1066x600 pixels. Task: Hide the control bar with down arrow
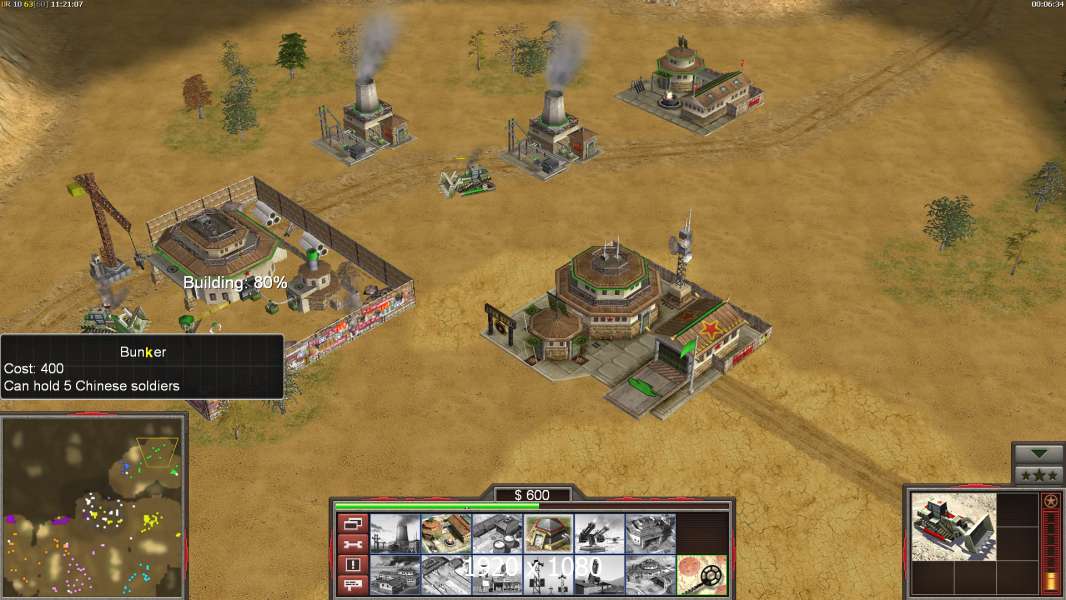[1038, 454]
